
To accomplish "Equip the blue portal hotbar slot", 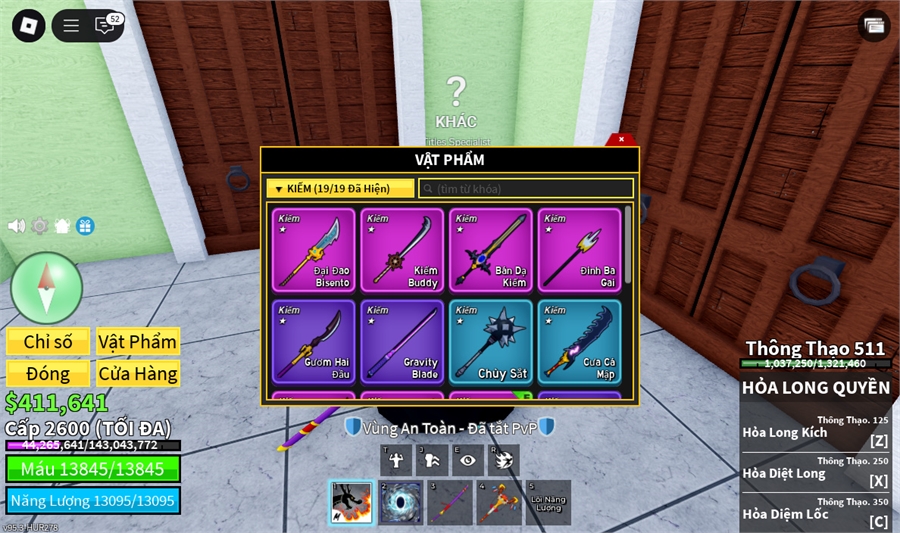I will (x=401, y=502).
